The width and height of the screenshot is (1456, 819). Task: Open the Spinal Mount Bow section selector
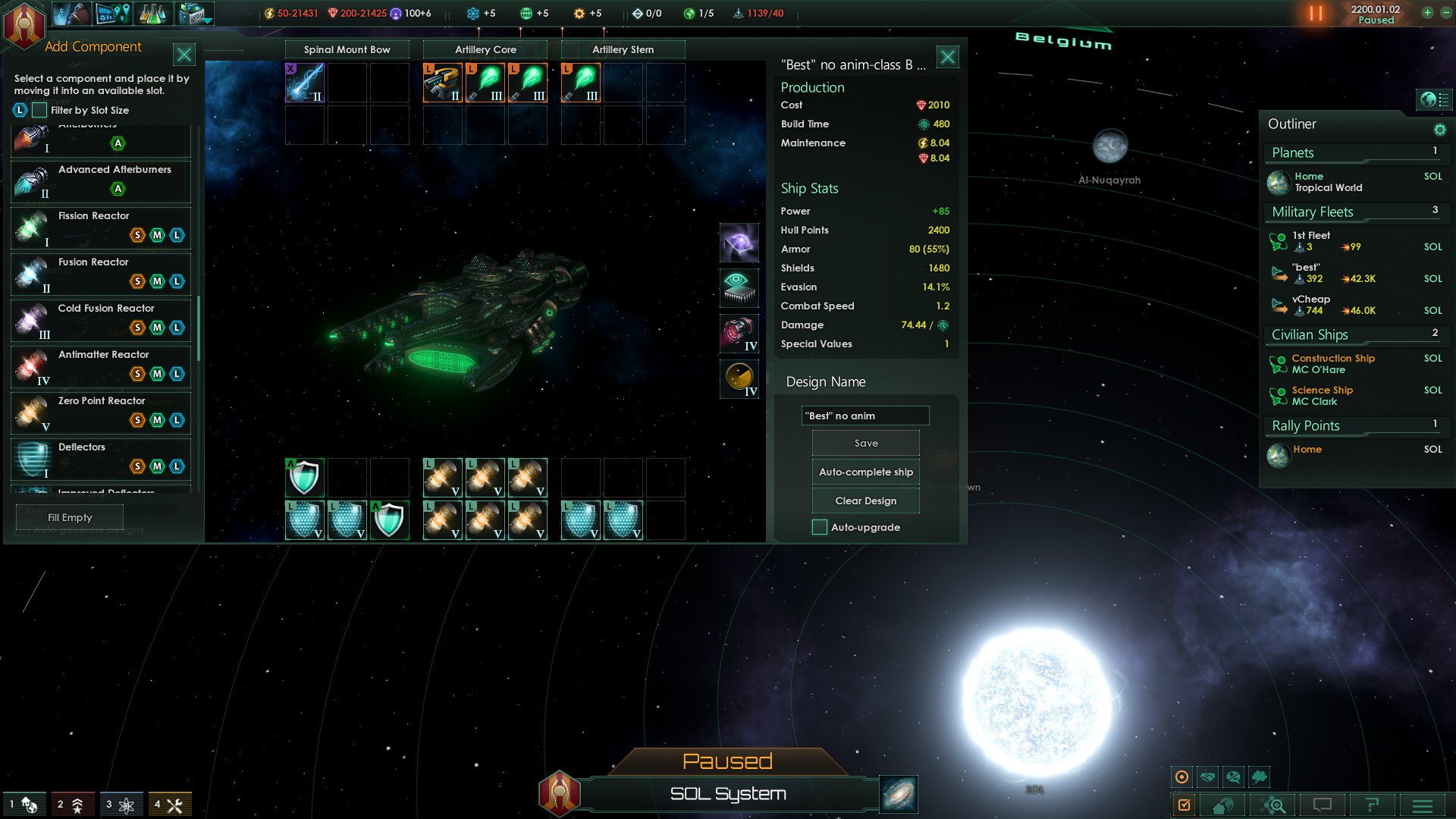[x=347, y=50]
